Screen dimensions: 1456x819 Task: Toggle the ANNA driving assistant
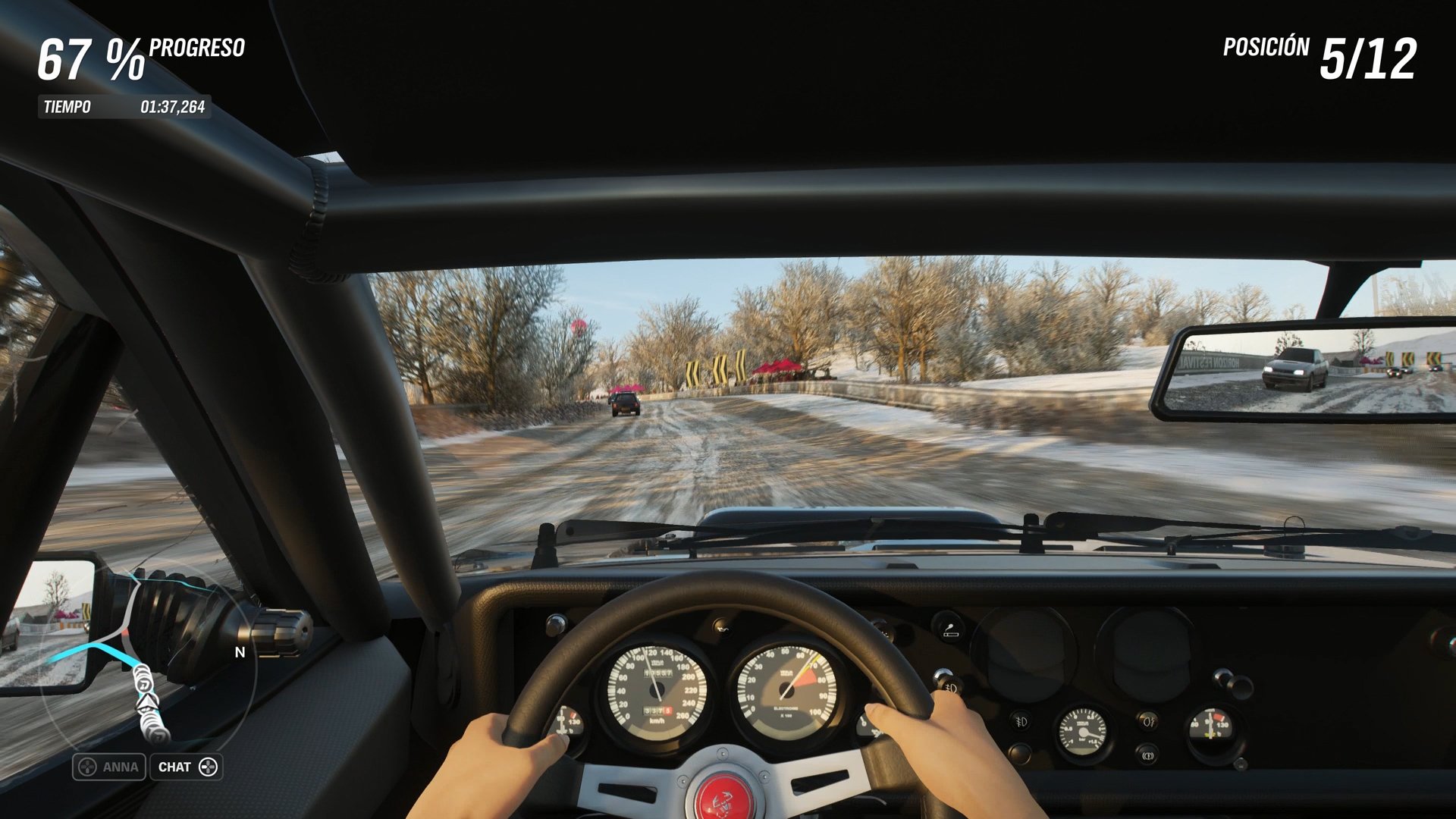pyautogui.click(x=108, y=767)
